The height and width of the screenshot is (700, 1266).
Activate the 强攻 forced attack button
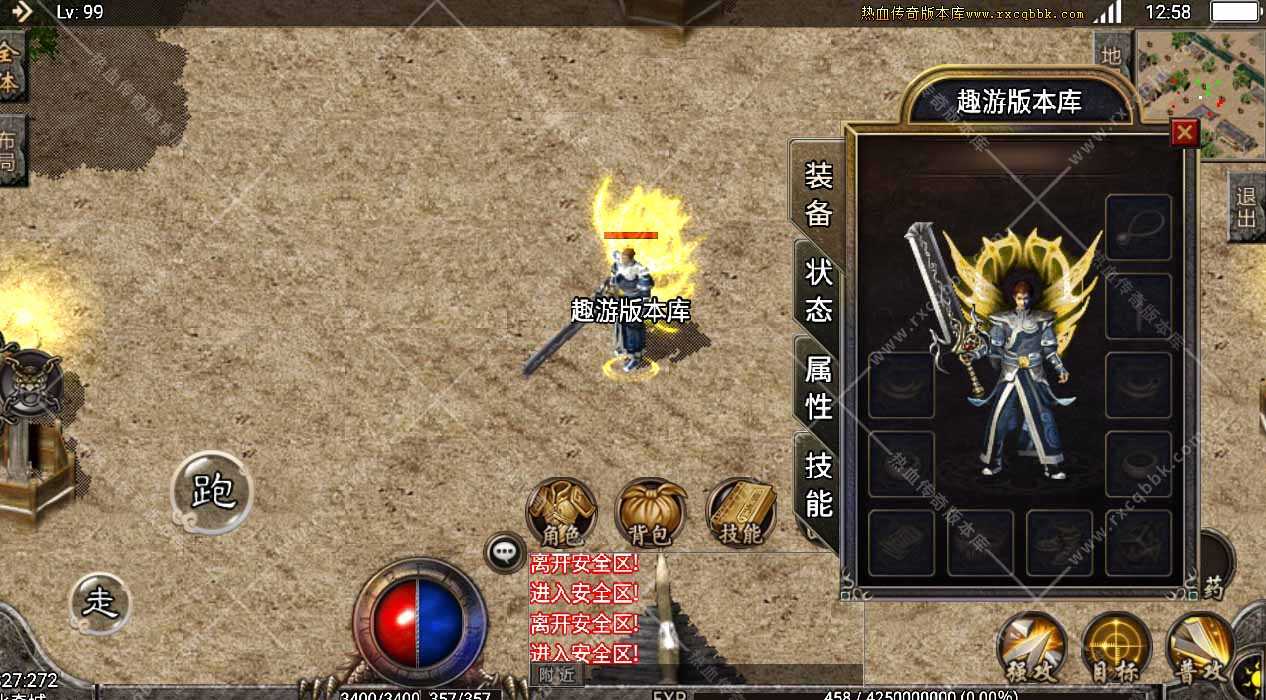pos(1031,646)
